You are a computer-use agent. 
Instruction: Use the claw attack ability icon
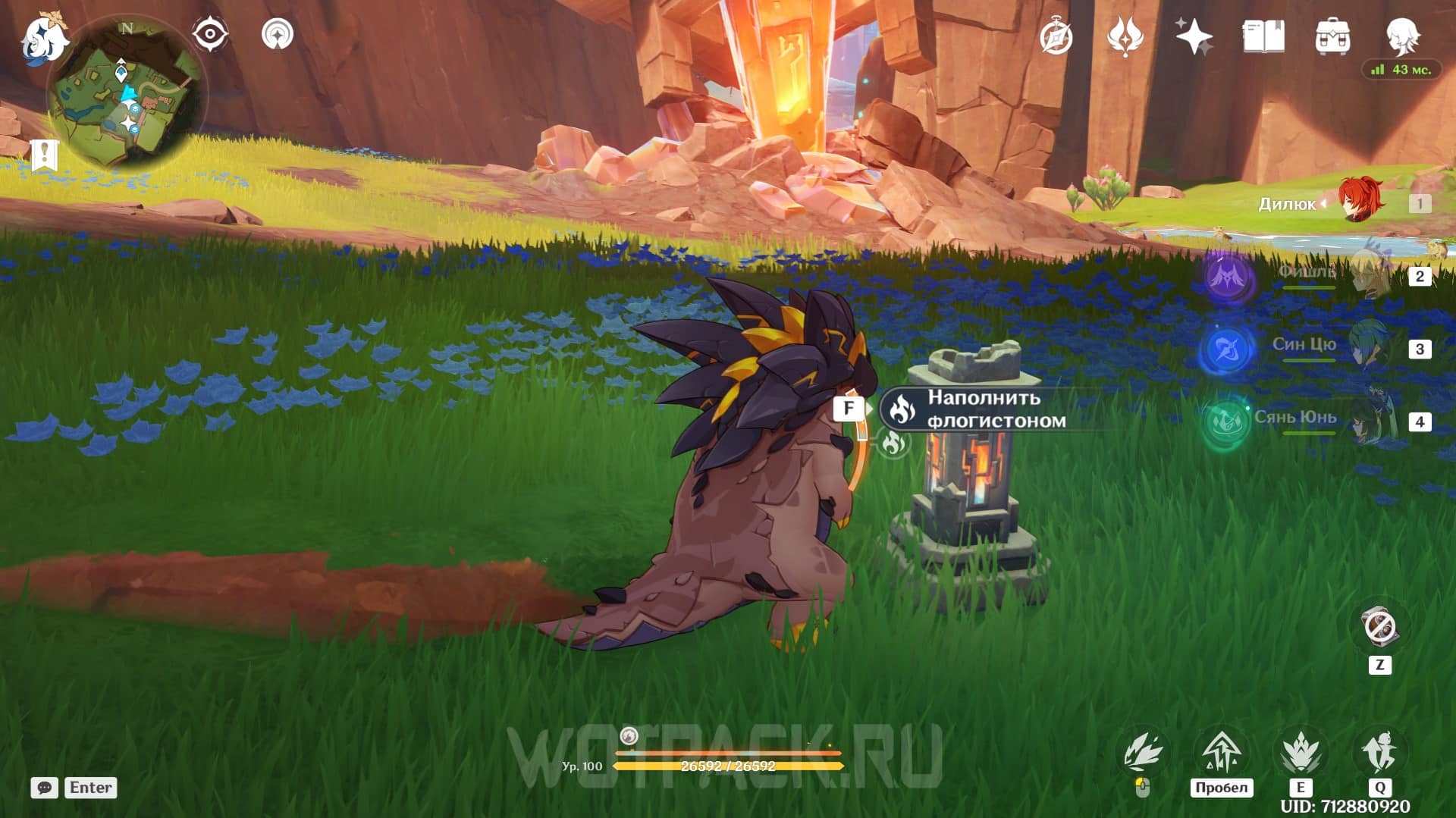point(1143,753)
